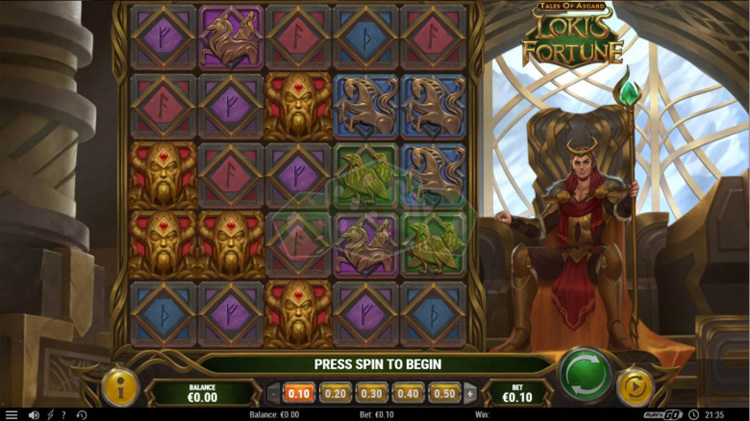Show game history clock icon
750x421 pixels.
click(x=81, y=414)
